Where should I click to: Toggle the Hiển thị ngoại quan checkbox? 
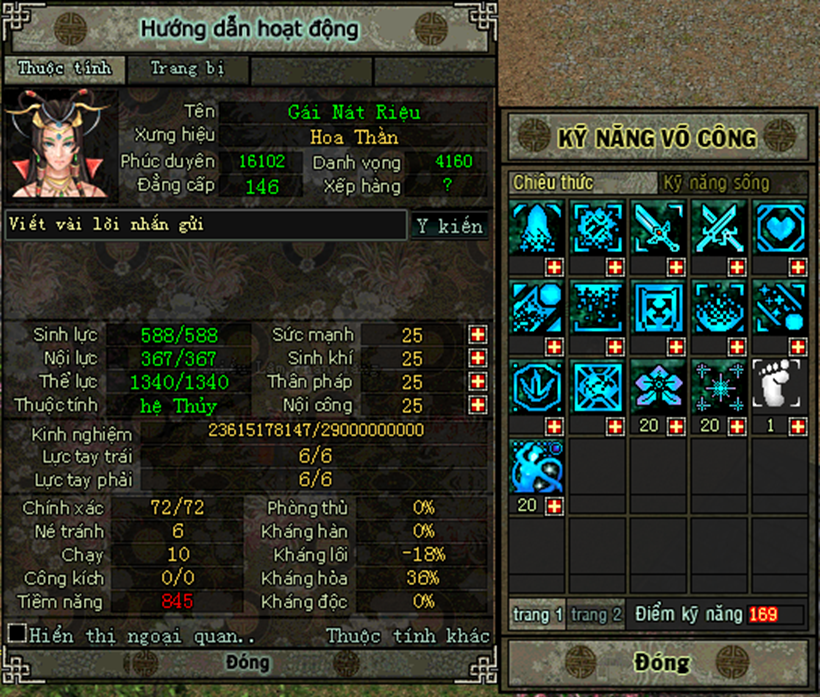tap(16, 633)
